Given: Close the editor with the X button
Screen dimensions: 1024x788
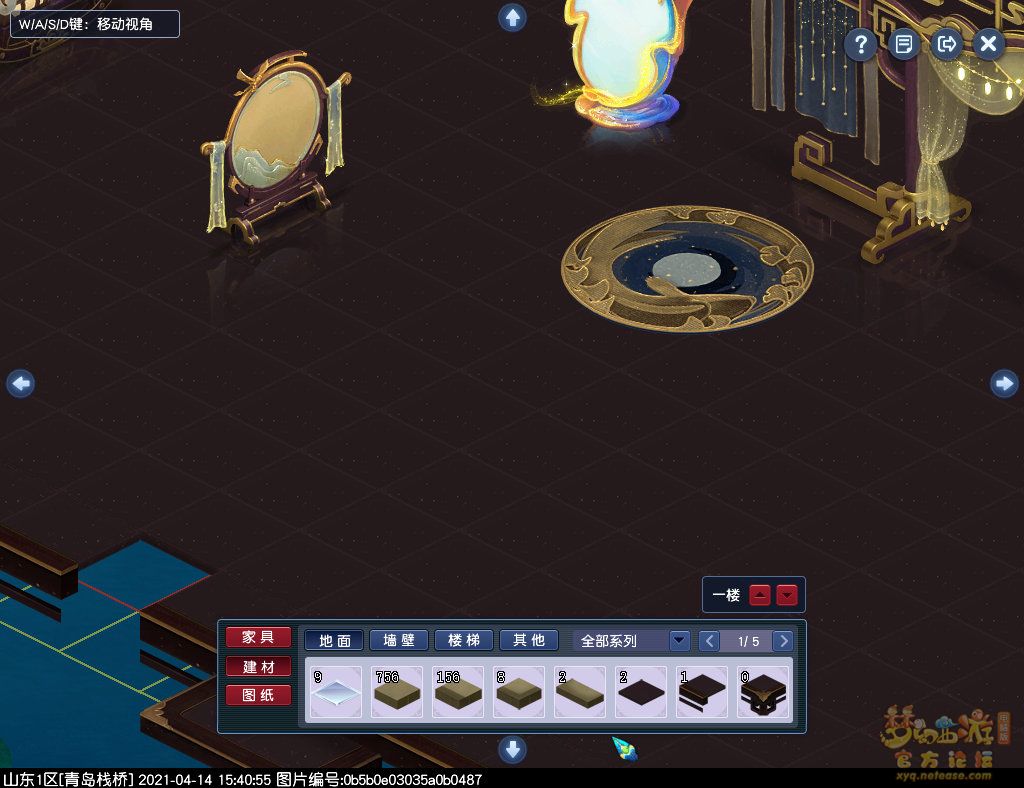Looking at the screenshot, I should (x=988, y=44).
